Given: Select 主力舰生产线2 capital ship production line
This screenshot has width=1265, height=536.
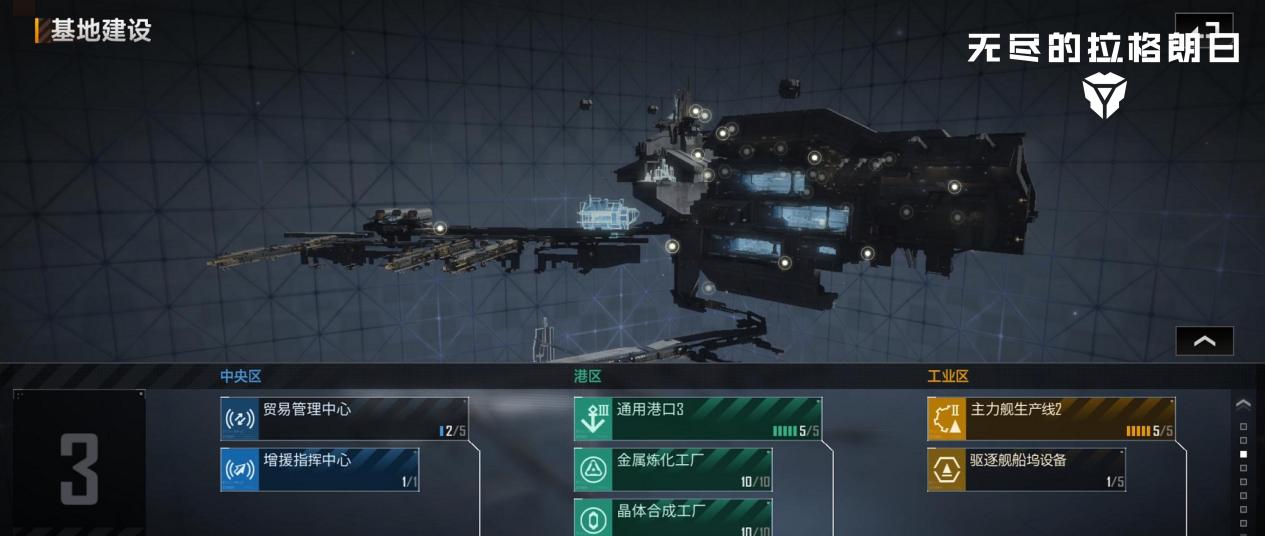Looking at the screenshot, I should [1050, 419].
